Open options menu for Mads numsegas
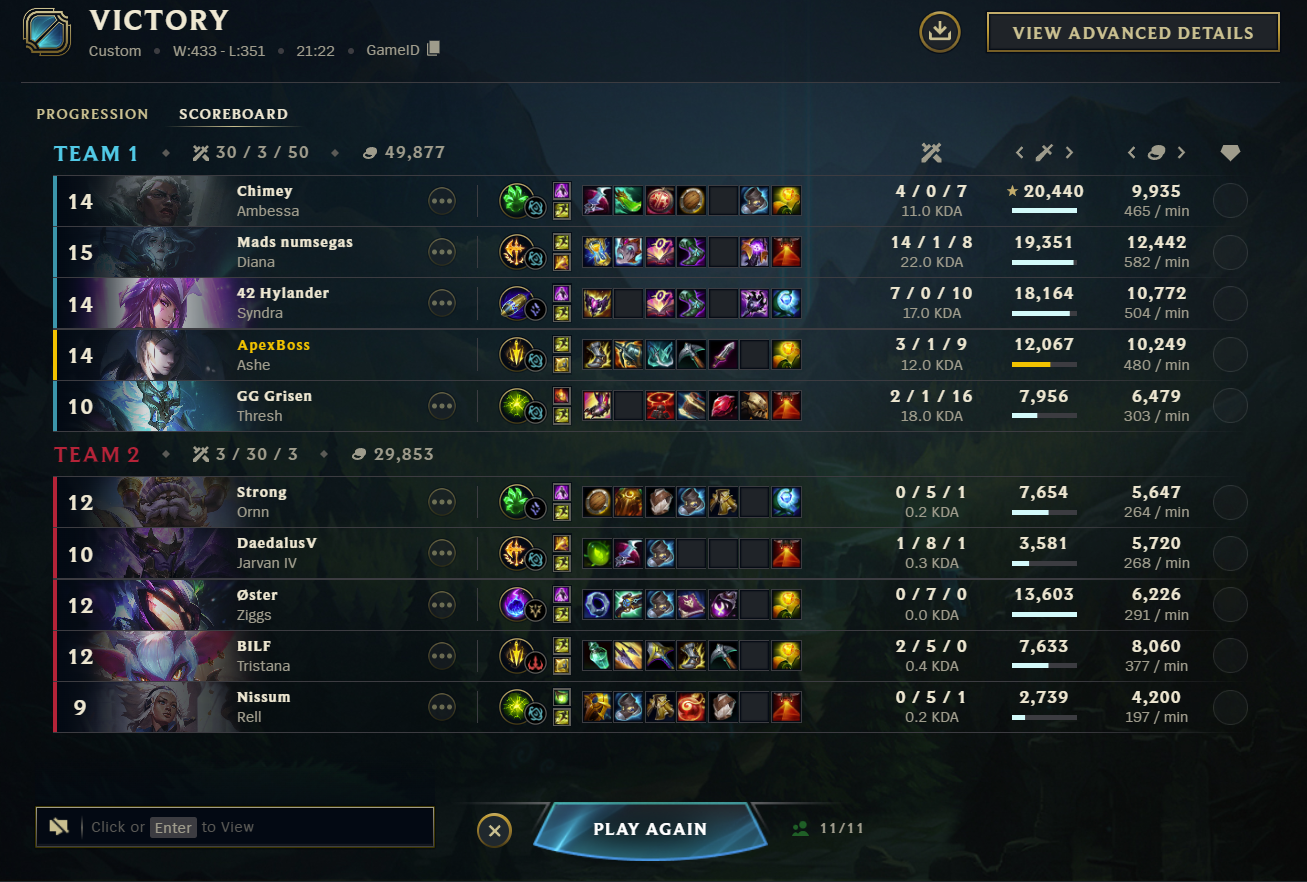Screen dimensions: 1307x882 click(442, 252)
